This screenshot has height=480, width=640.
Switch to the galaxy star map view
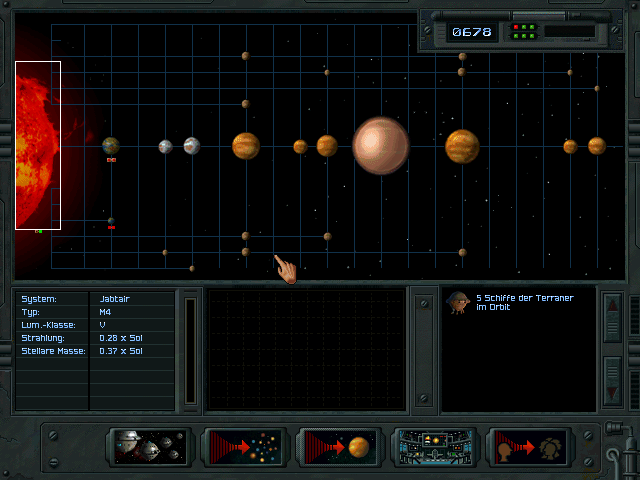pos(243,447)
